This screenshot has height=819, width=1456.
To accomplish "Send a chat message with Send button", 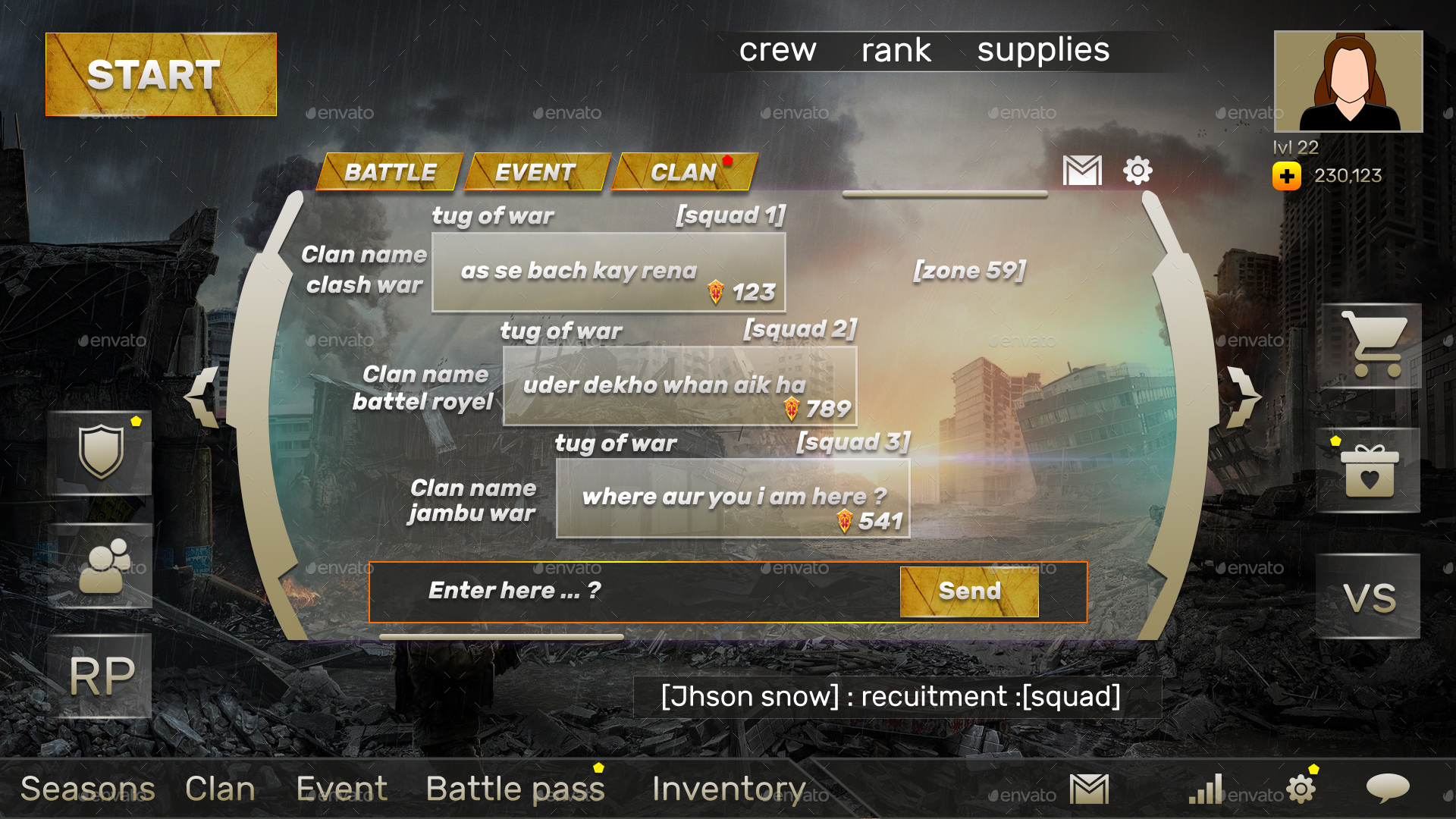I will click(968, 591).
